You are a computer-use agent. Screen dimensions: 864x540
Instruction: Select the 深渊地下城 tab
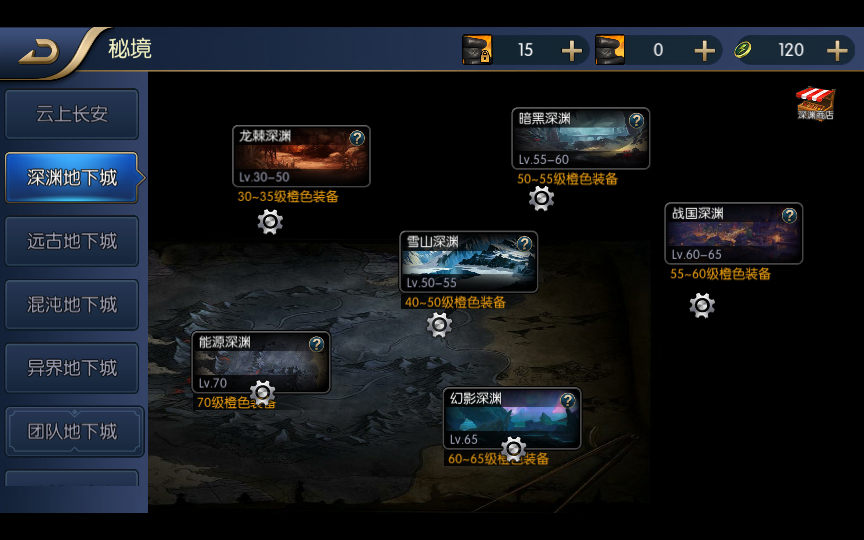click(x=72, y=178)
